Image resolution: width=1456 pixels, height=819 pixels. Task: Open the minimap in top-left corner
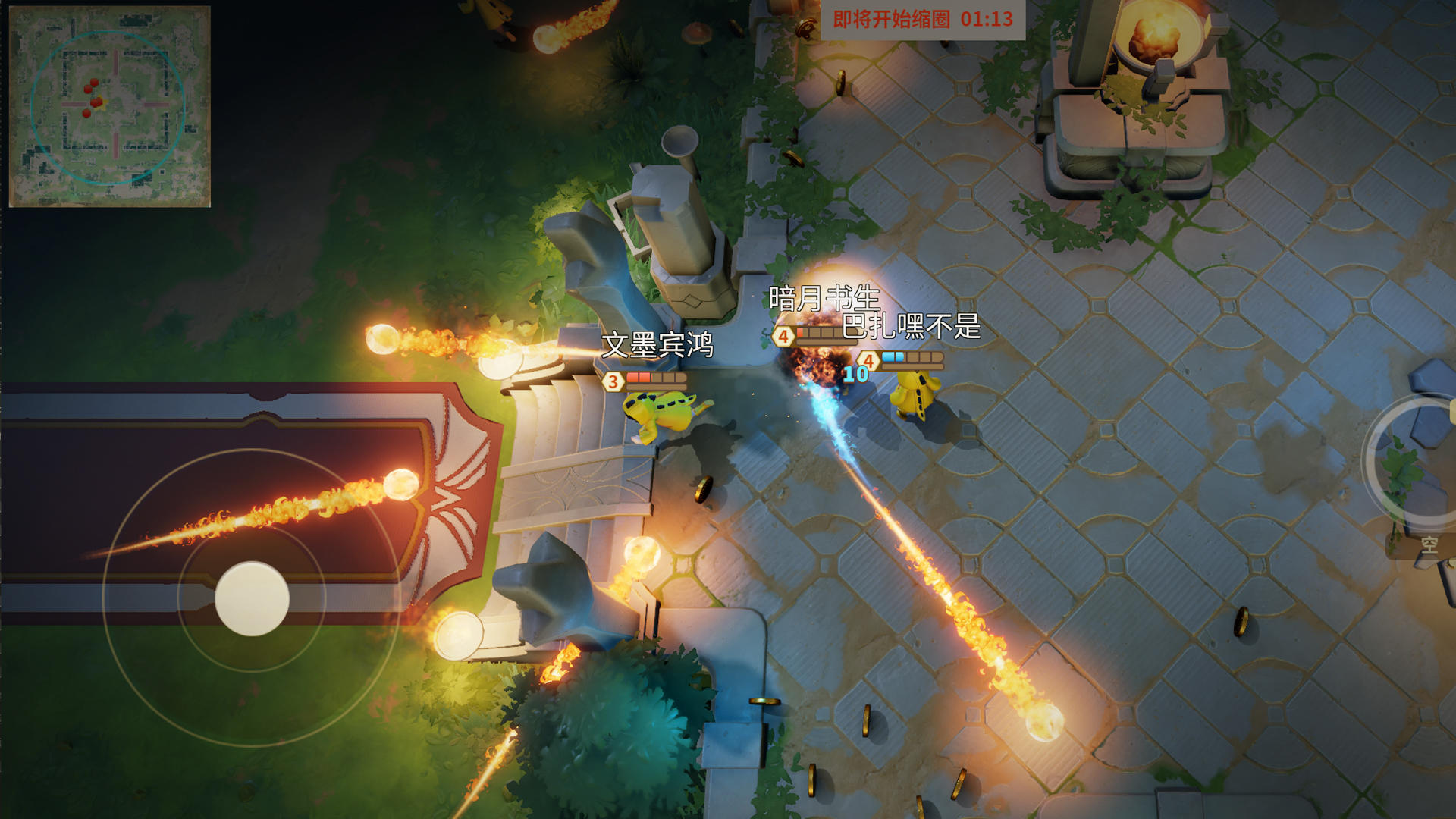110,106
